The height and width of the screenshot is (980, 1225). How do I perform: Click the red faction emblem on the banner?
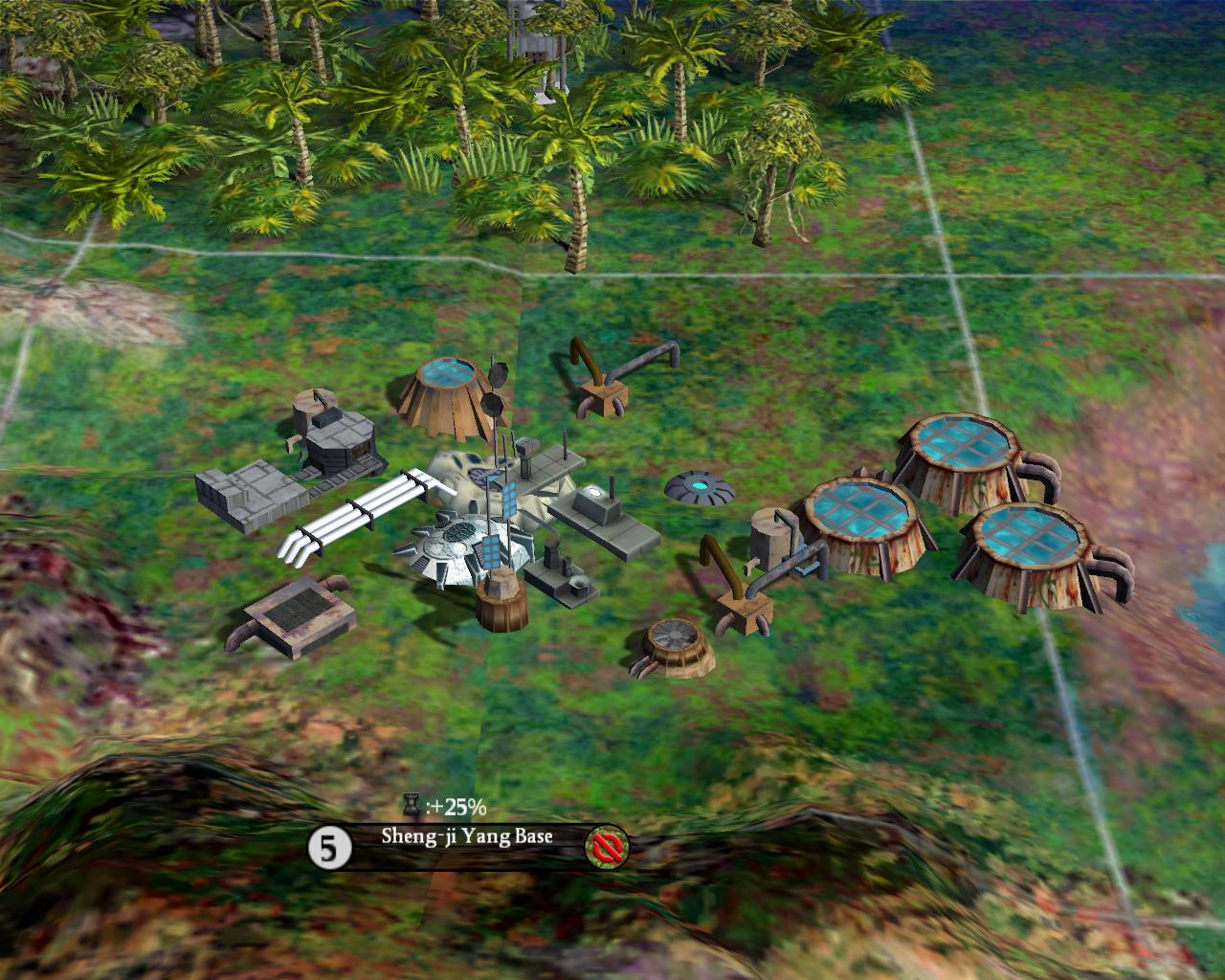coord(608,846)
